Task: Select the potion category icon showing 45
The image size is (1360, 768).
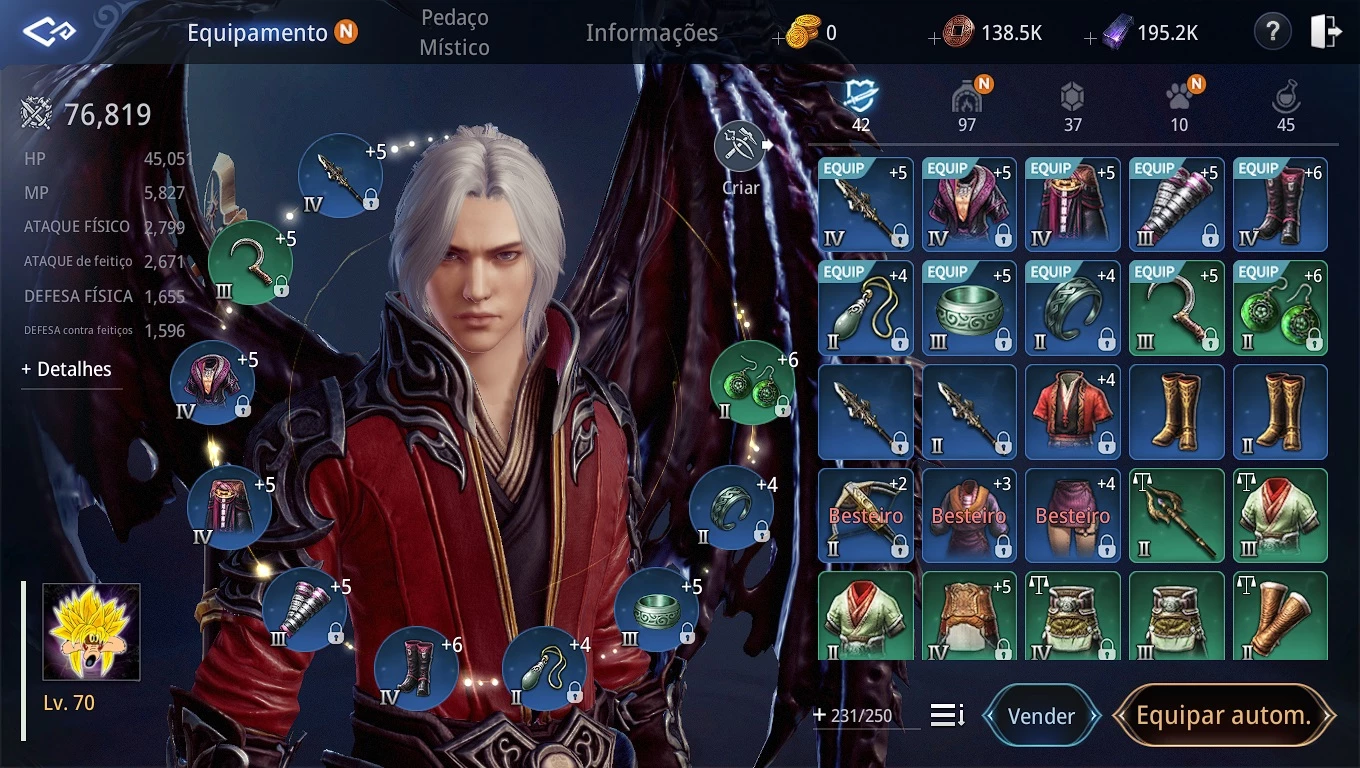Action: coord(1283,99)
